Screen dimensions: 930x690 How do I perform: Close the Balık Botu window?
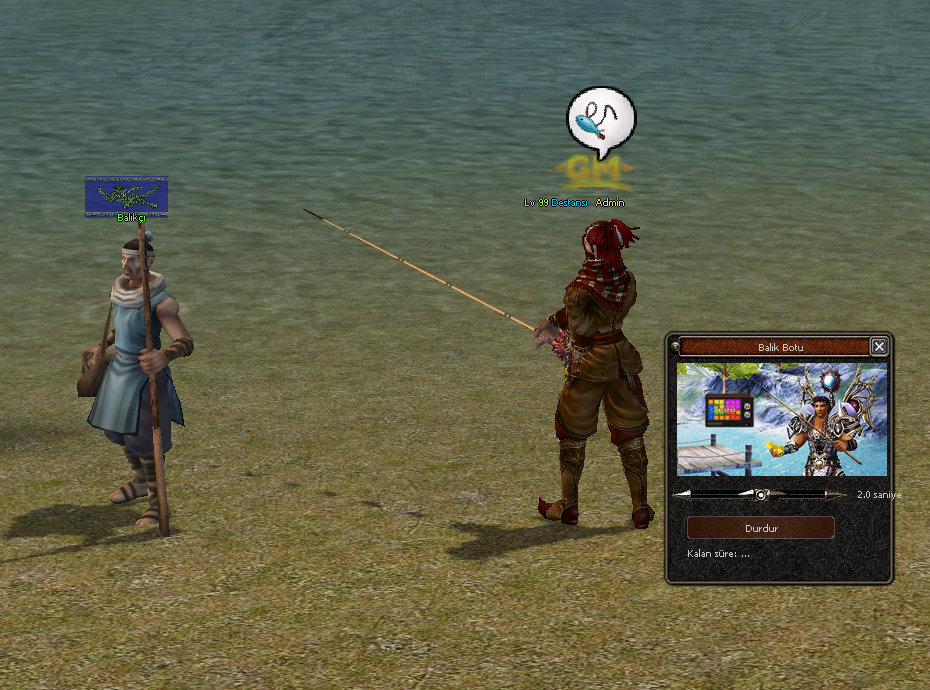pyautogui.click(x=878, y=347)
